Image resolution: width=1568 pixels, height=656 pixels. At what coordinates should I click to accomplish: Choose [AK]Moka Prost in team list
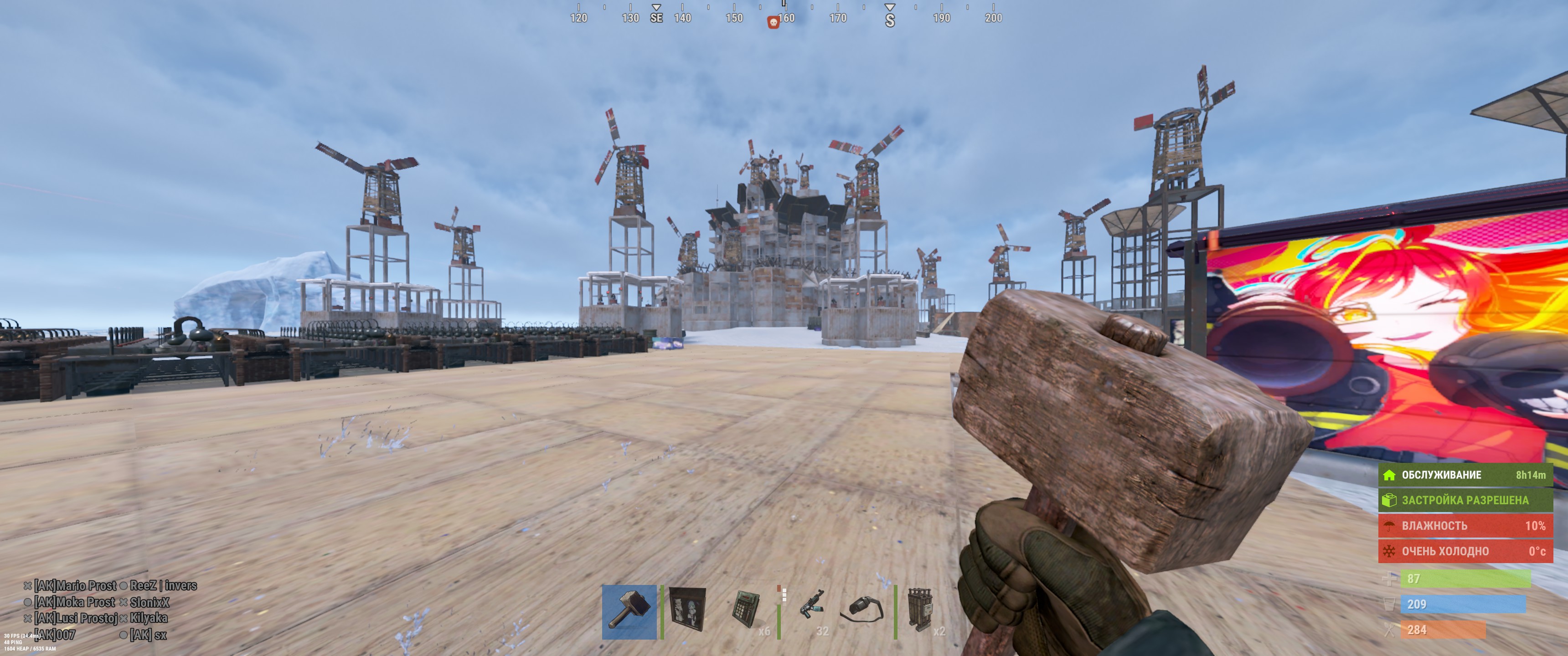tap(74, 602)
